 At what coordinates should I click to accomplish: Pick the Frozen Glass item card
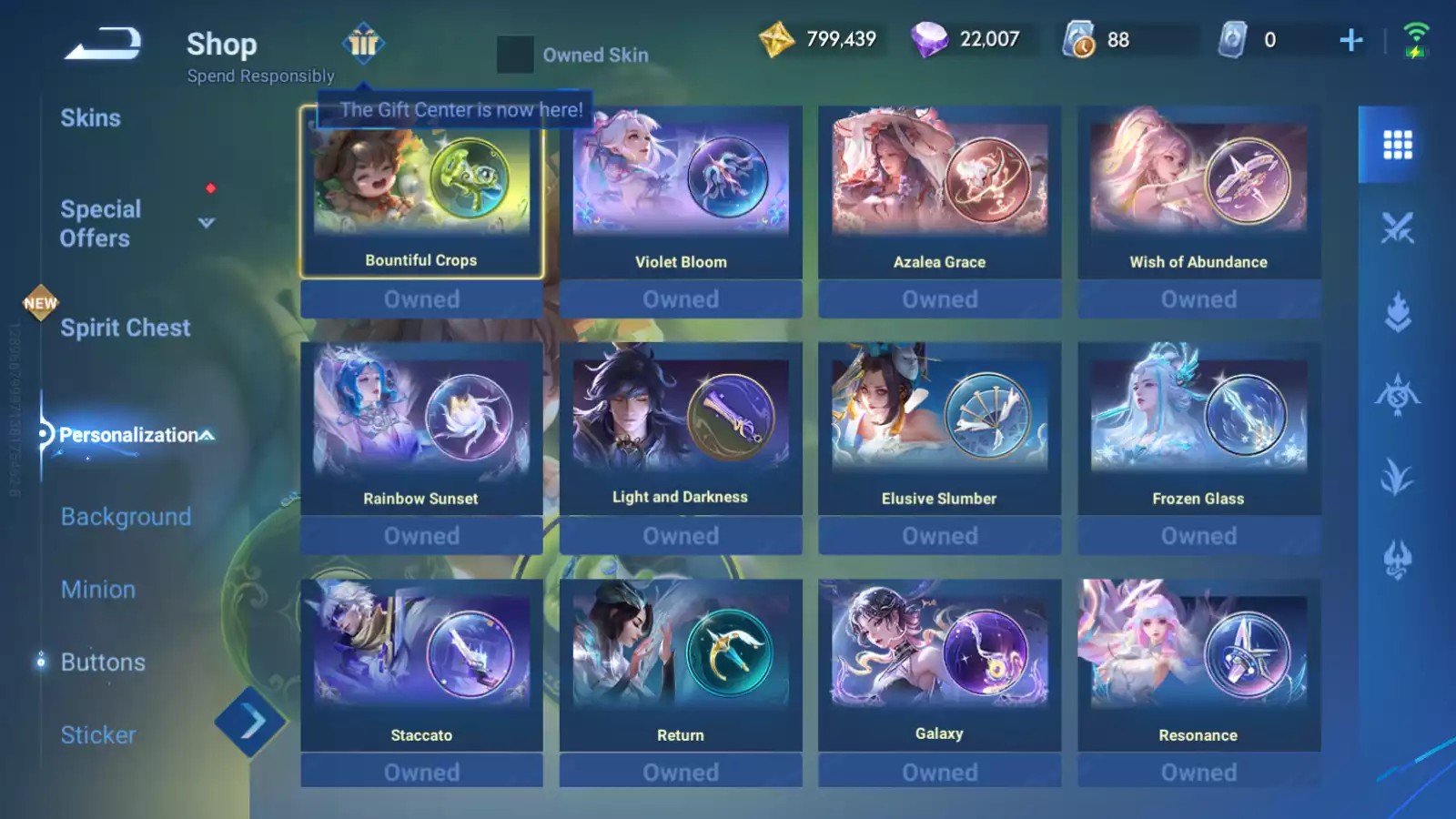point(1198,430)
